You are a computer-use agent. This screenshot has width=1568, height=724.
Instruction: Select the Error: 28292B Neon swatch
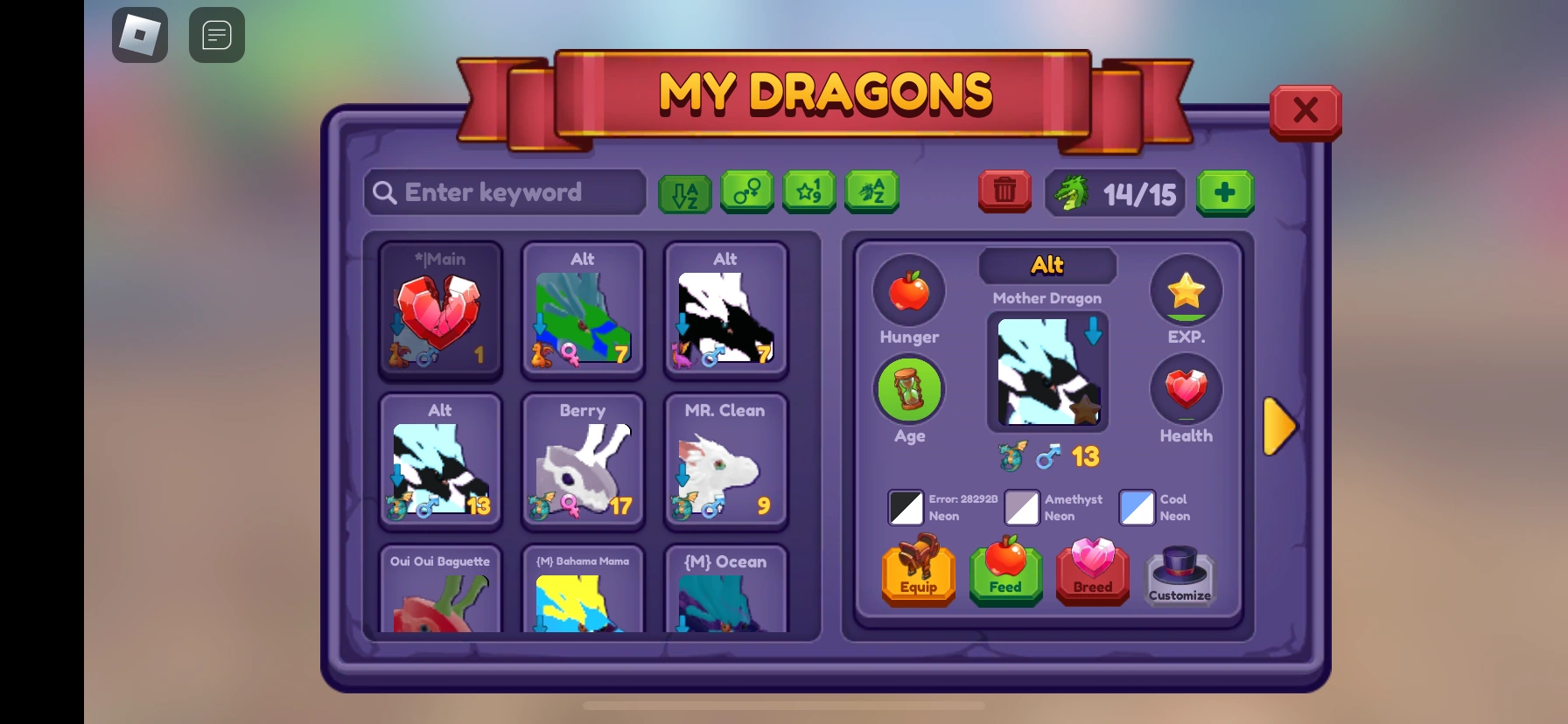[906, 507]
